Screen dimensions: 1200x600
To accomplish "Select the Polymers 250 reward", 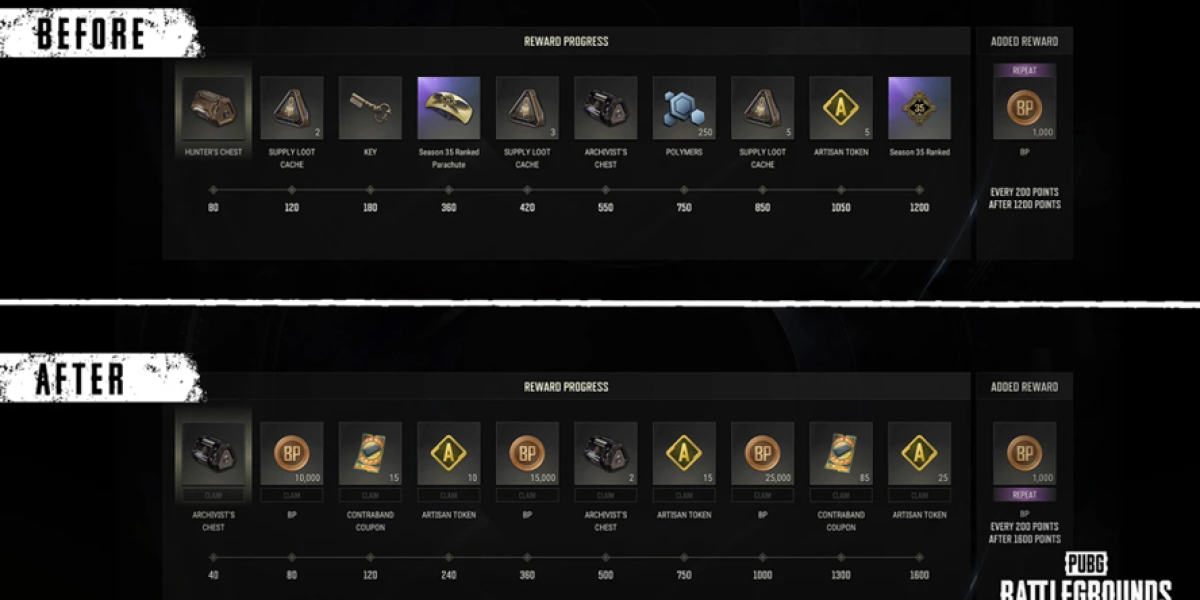I will pyautogui.click(x=684, y=108).
